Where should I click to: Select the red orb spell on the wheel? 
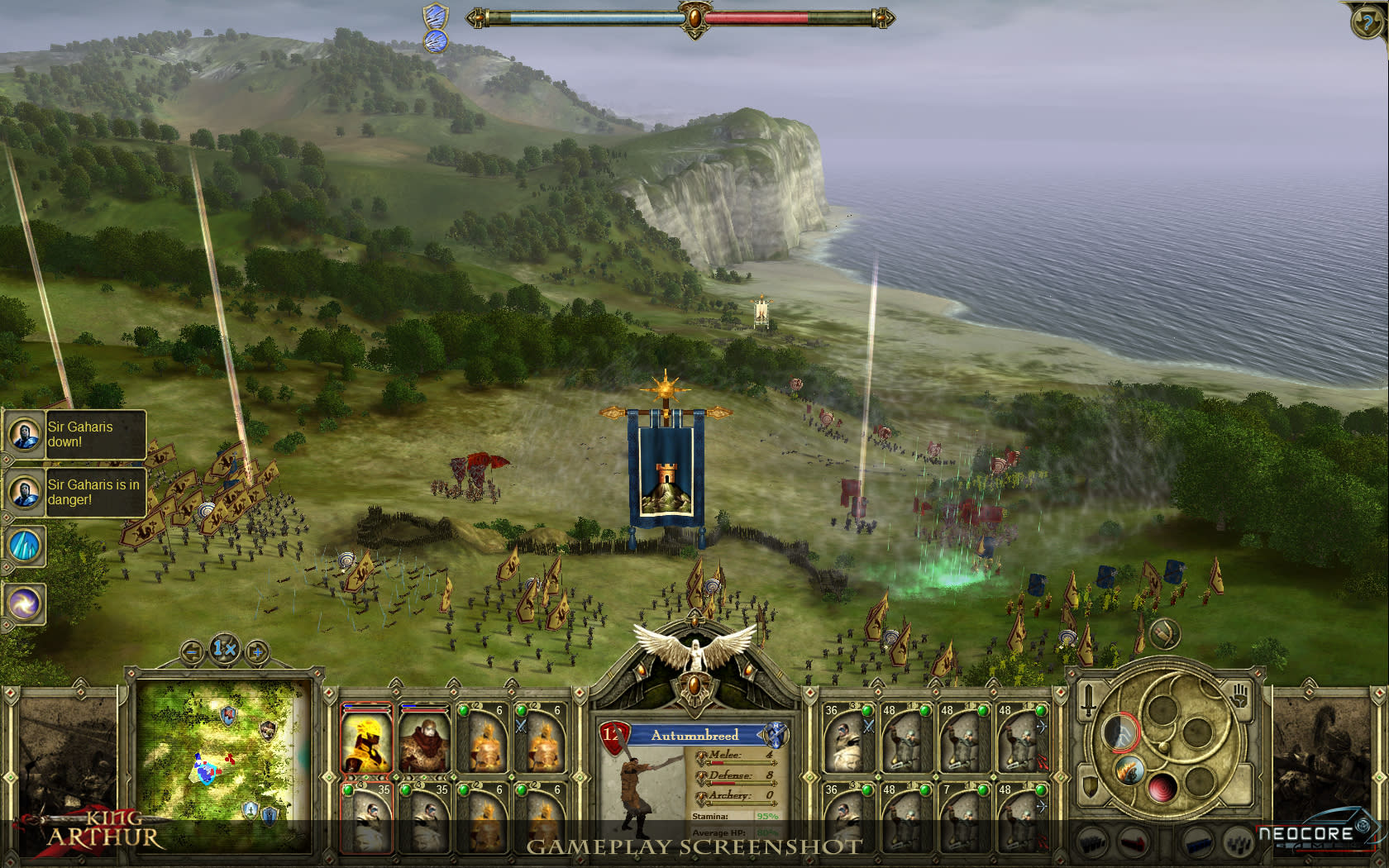(1162, 789)
